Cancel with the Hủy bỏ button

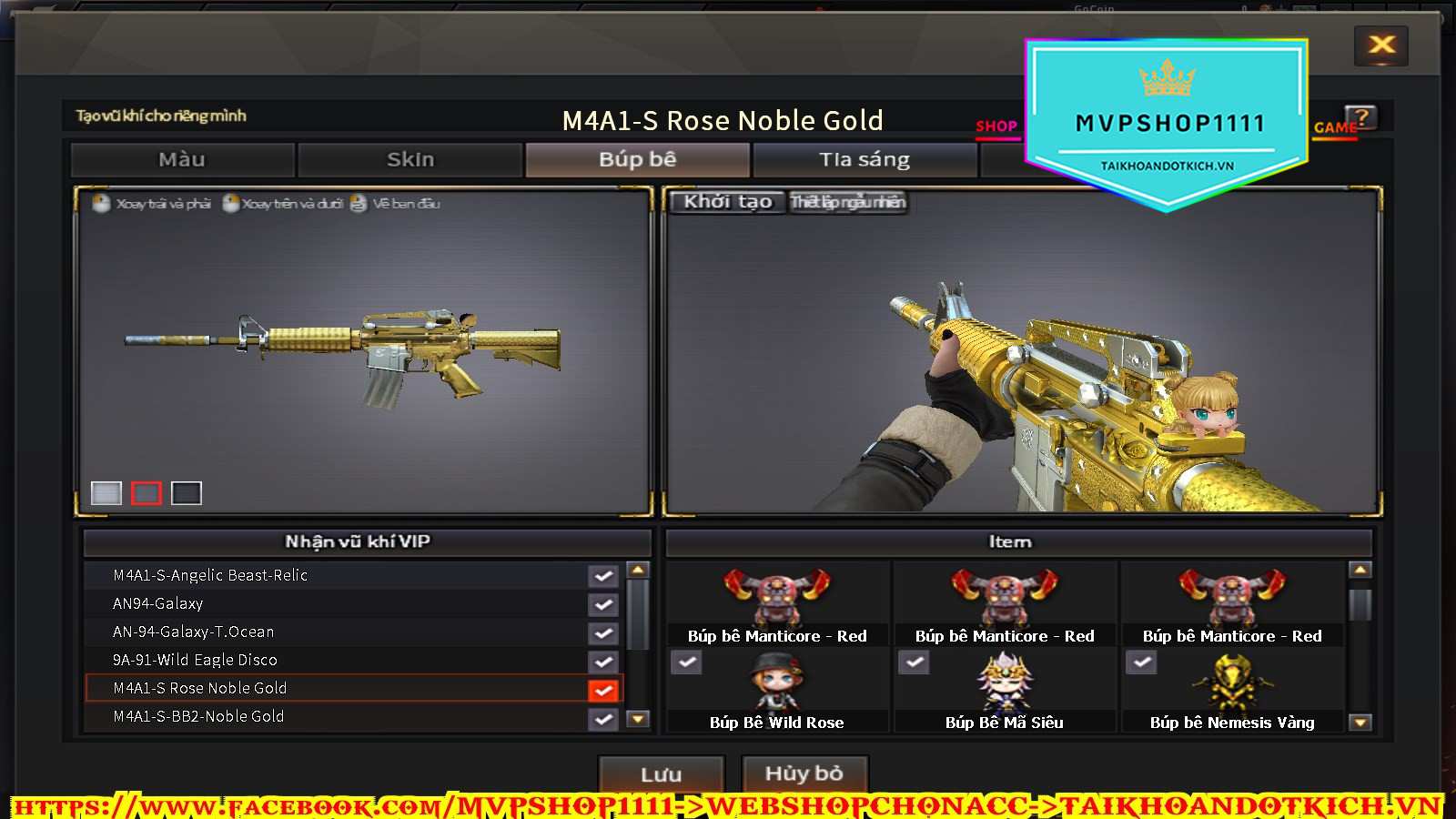804,774
